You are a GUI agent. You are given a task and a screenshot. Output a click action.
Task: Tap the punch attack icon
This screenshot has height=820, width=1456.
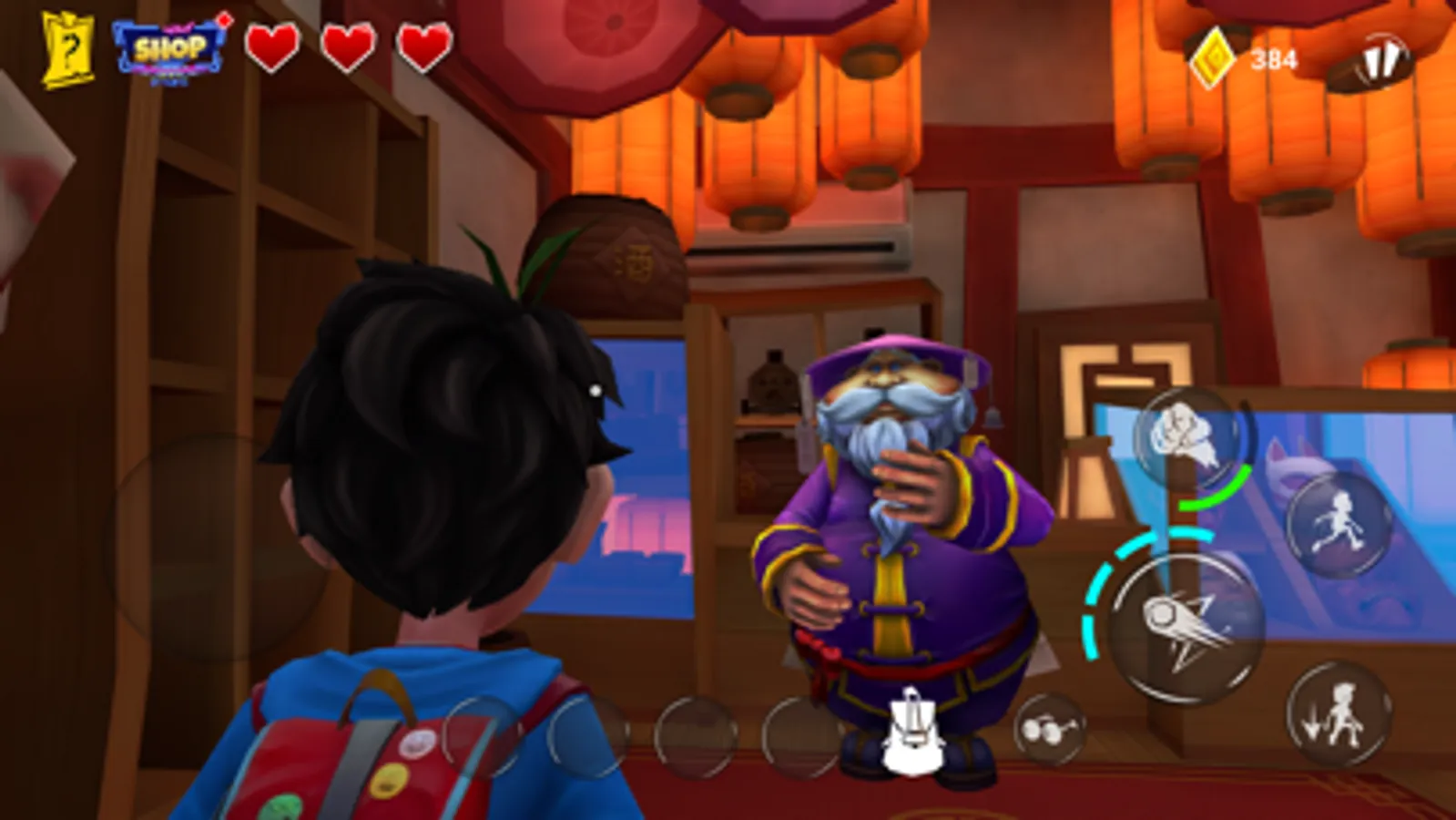1184,439
